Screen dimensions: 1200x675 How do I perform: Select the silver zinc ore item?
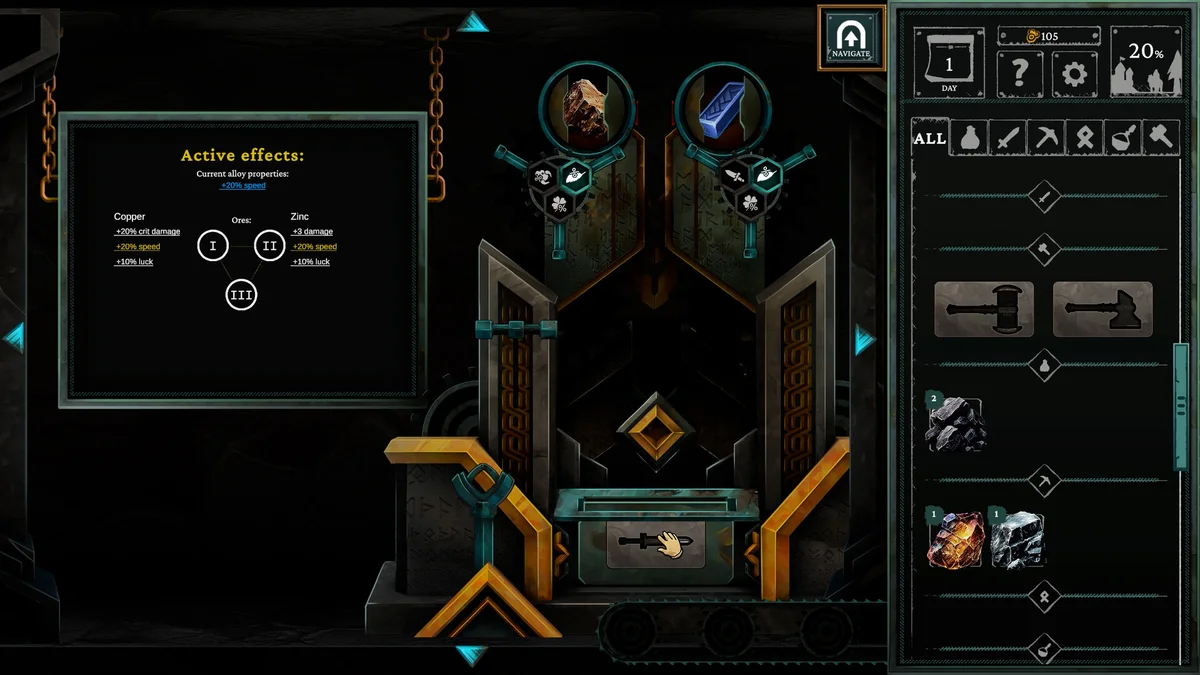[1018, 540]
